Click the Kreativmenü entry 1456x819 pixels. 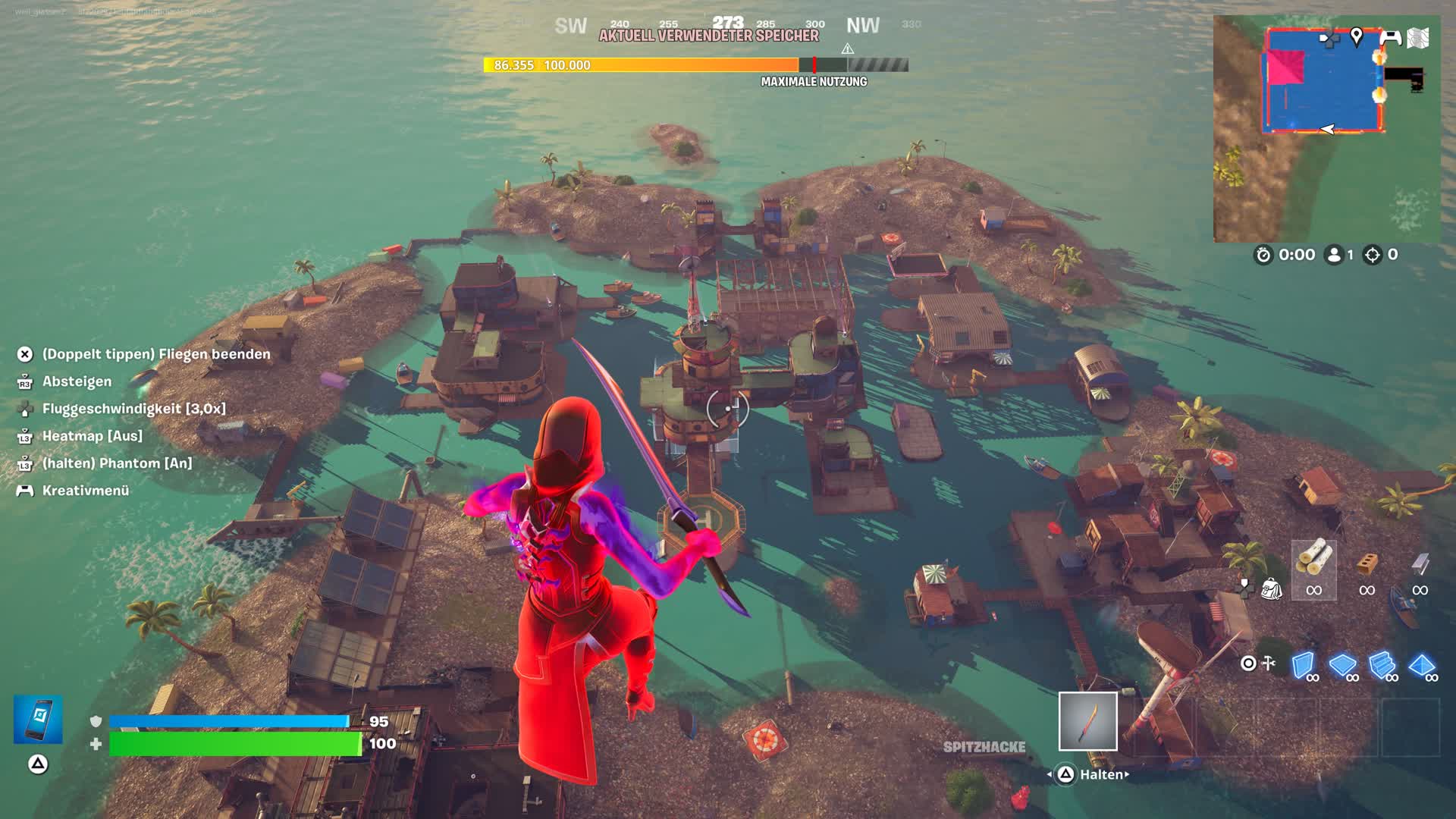click(x=86, y=491)
